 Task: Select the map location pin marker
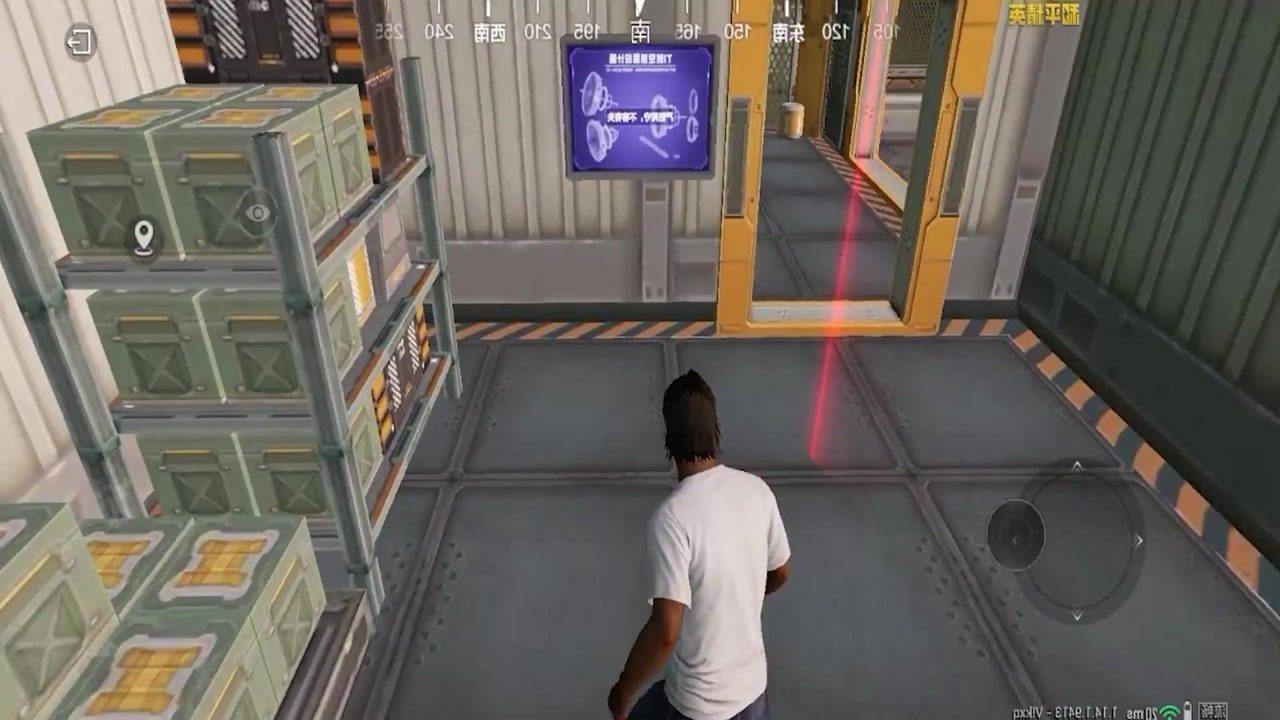tap(143, 237)
